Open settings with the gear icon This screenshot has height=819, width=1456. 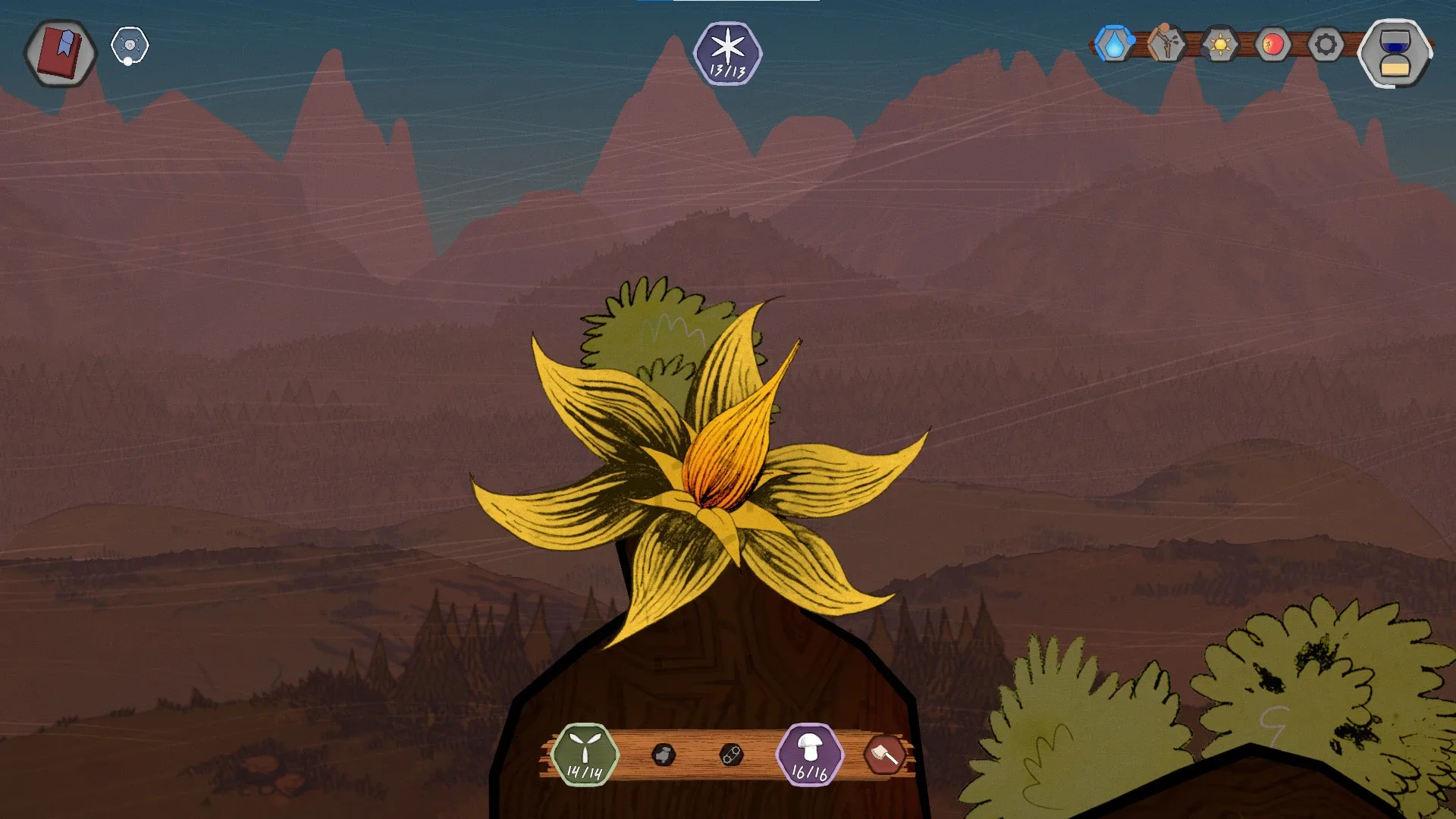pyautogui.click(x=1326, y=45)
